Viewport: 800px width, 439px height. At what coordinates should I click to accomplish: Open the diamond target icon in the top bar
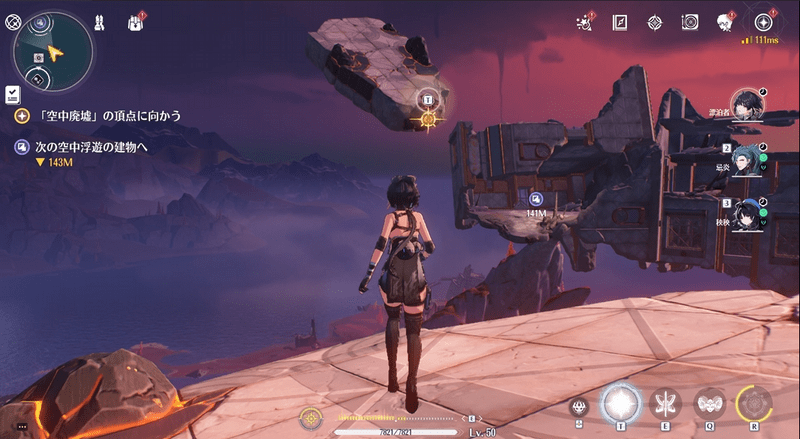654,21
